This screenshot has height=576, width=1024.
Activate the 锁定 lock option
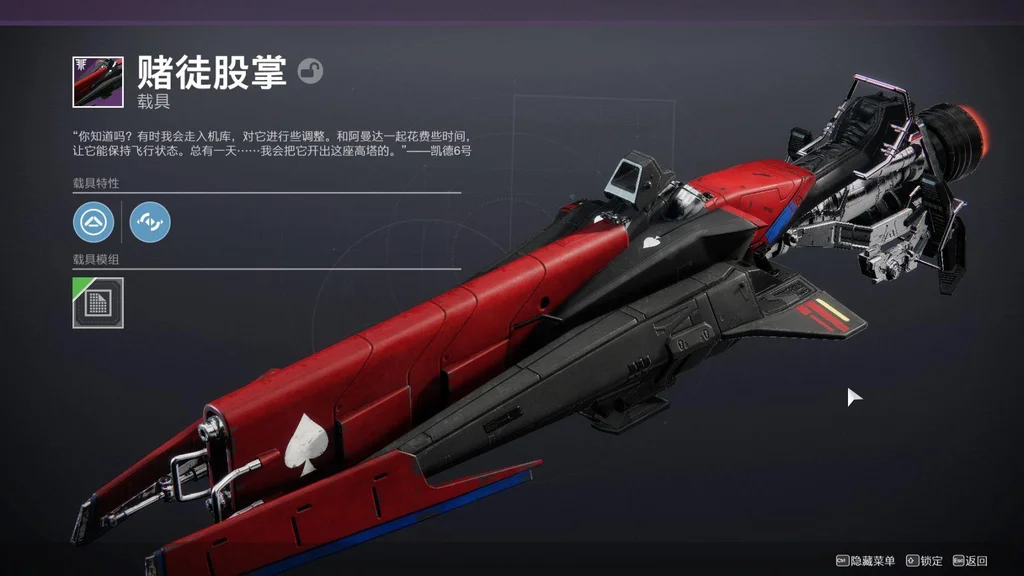tap(925, 561)
